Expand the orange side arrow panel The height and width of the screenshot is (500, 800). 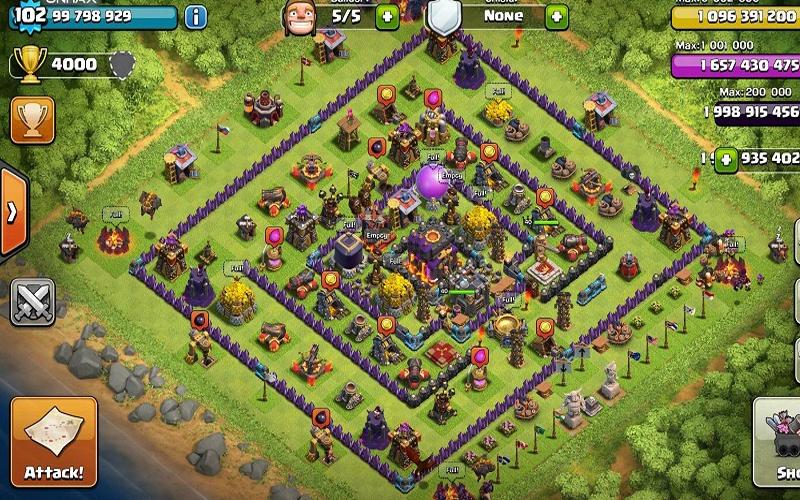point(12,212)
